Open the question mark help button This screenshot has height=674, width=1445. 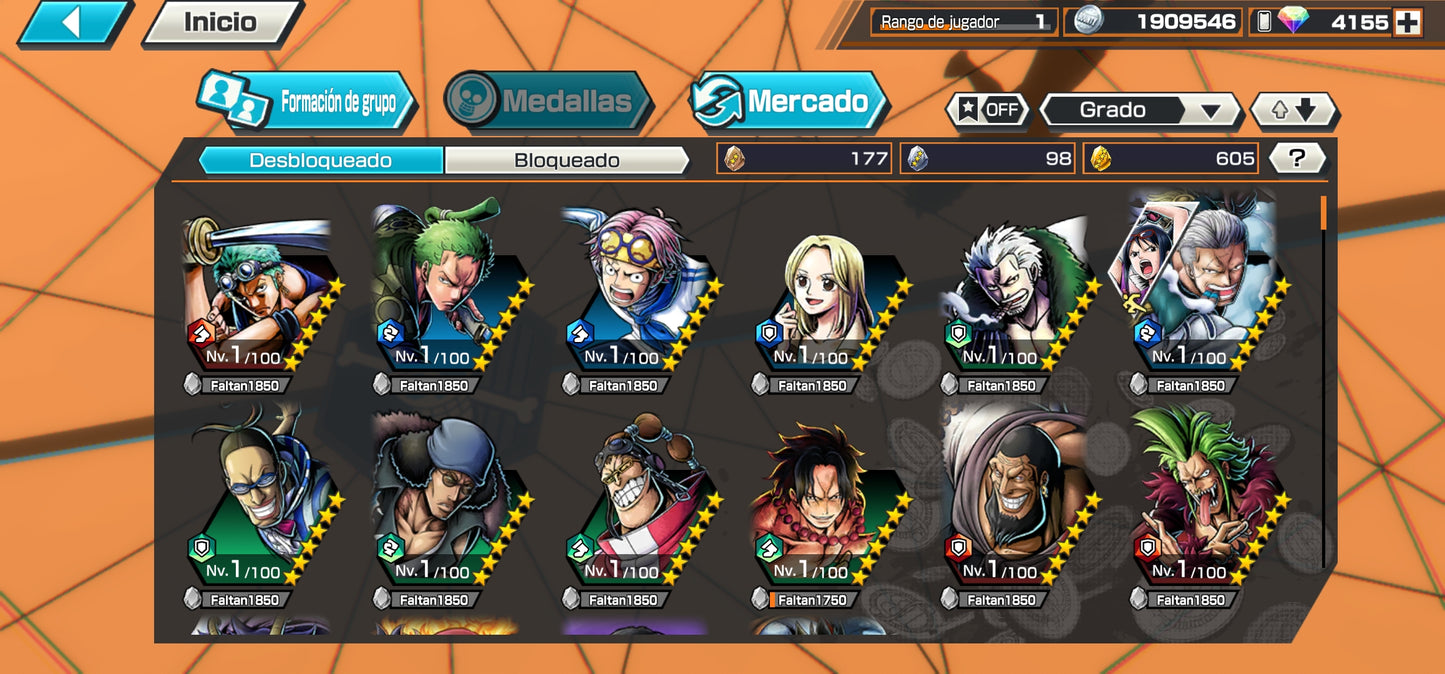coord(1297,158)
